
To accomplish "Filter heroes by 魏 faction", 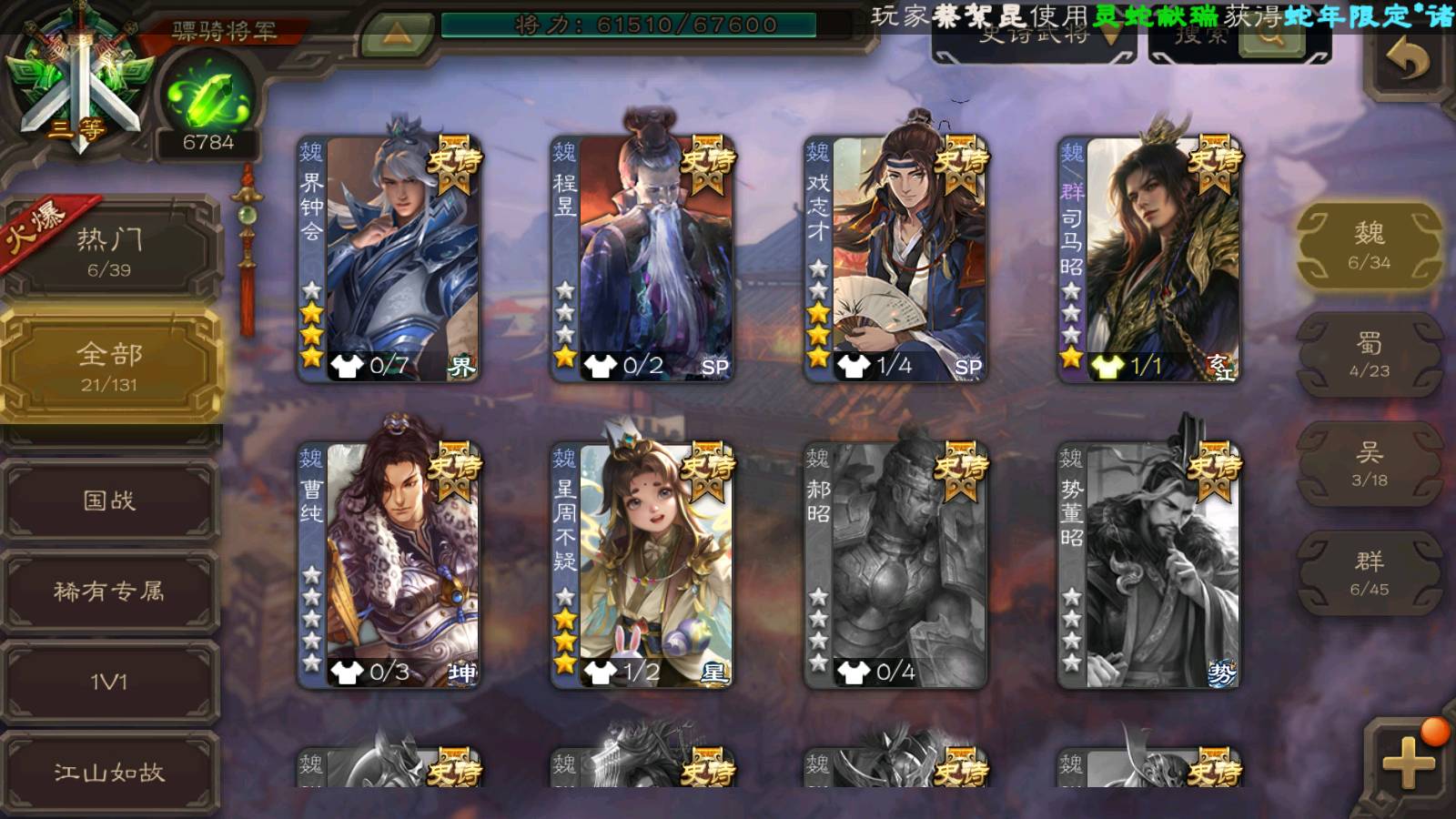I will (x=1369, y=246).
